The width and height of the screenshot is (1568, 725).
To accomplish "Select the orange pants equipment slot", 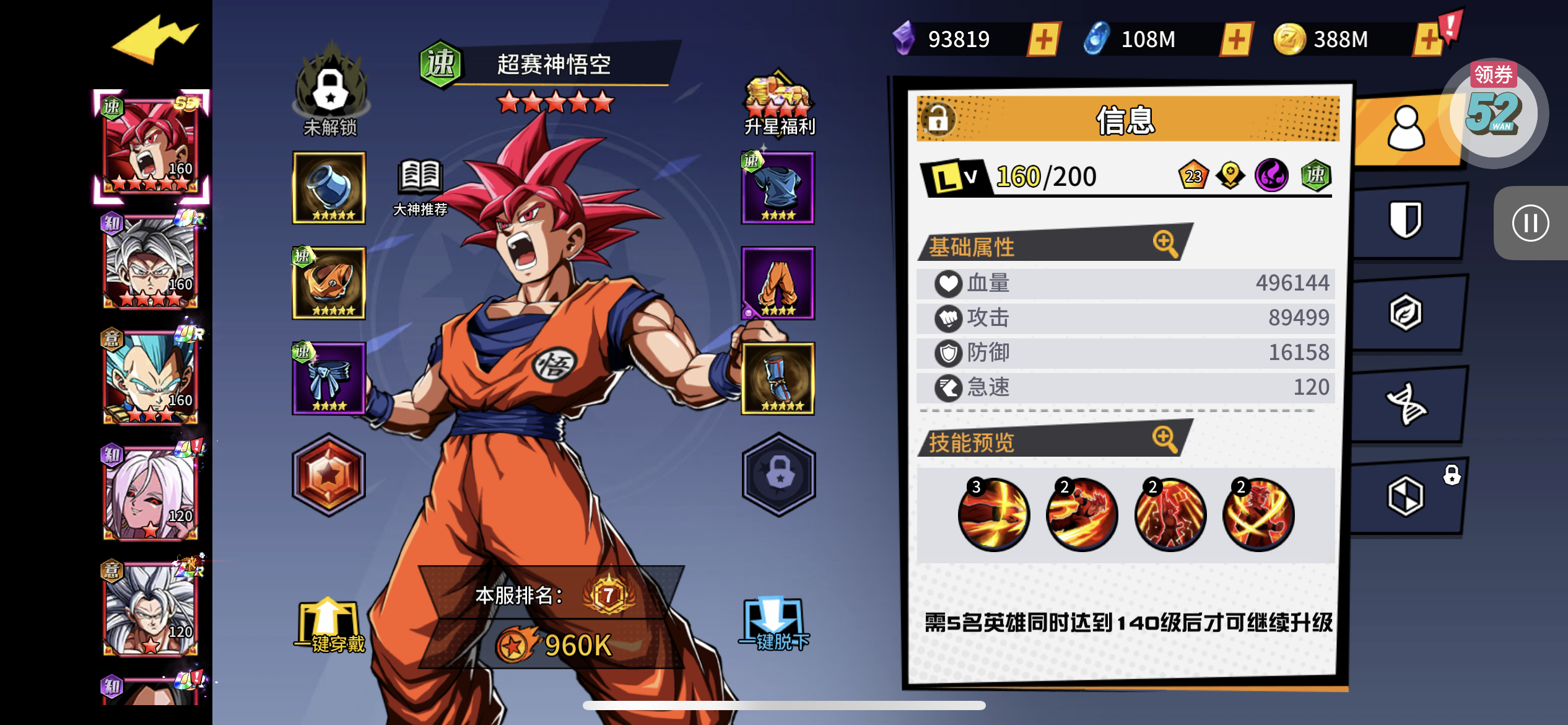I will point(778,283).
